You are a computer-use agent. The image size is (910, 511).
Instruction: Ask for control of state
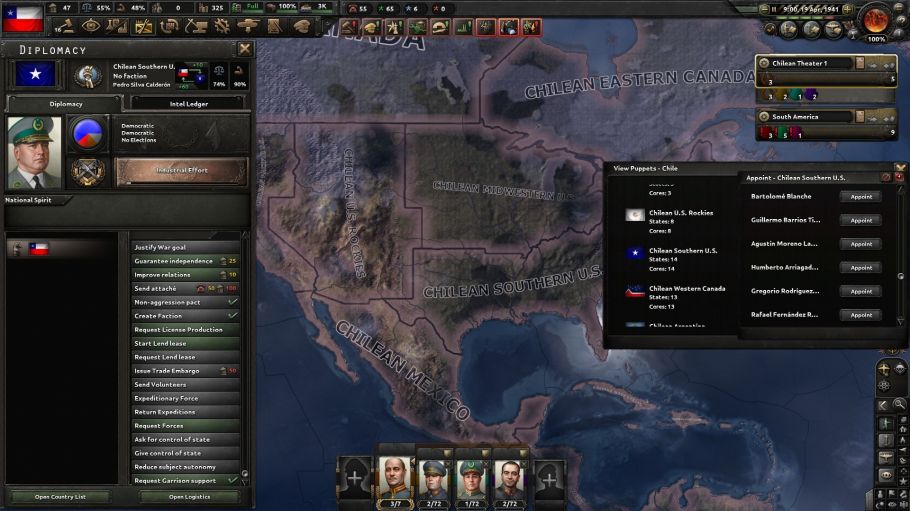pyautogui.click(x=185, y=439)
